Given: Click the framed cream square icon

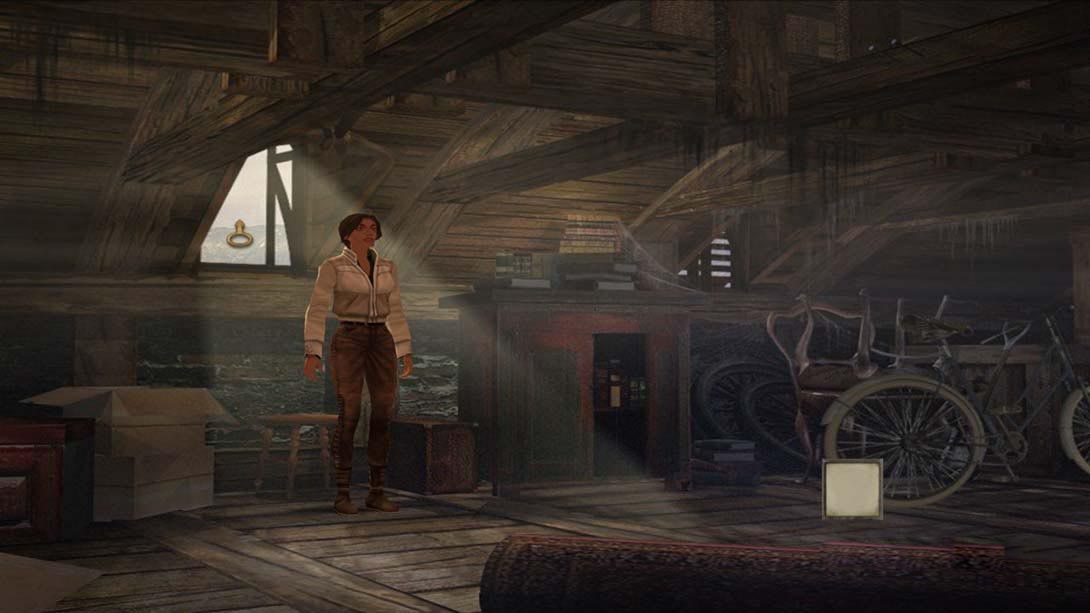Looking at the screenshot, I should pos(852,489).
